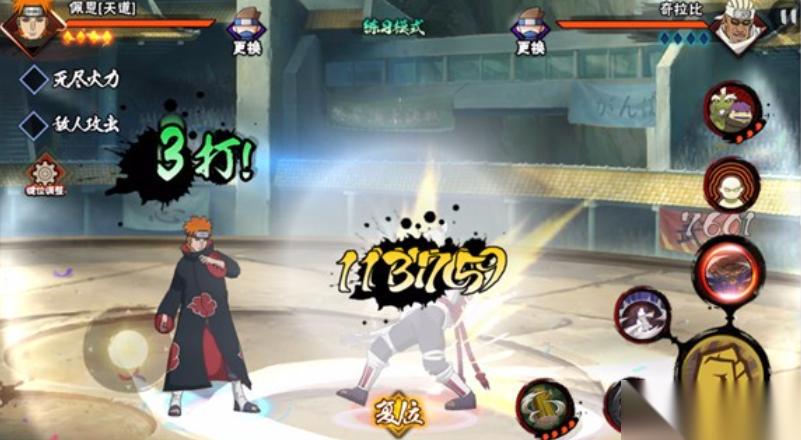801x440 pixels.
Task: Toggle the 敌人攻击 checkbox
Action: tap(35, 124)
